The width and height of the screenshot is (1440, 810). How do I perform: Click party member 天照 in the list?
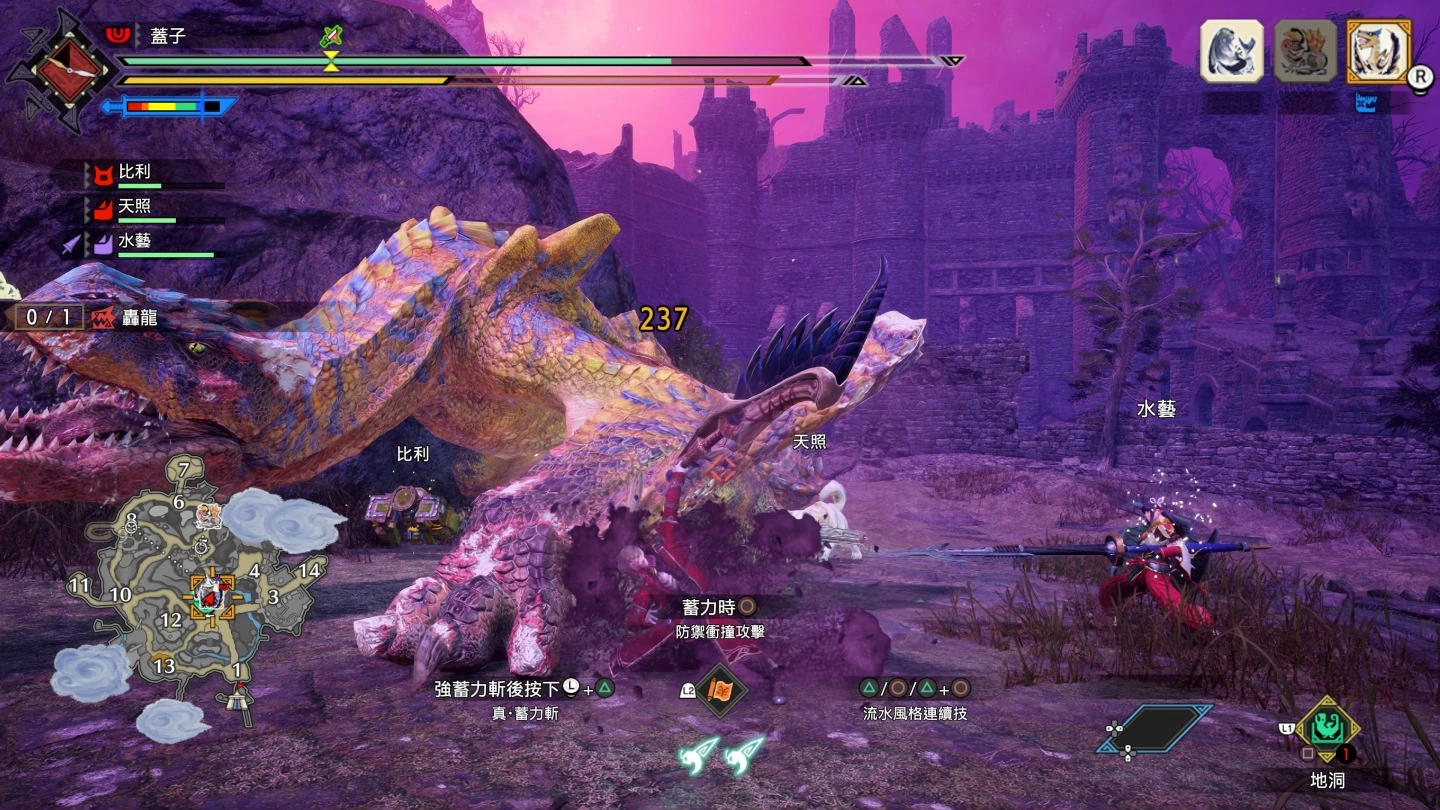pyautogui.click(x=135, y=207)
